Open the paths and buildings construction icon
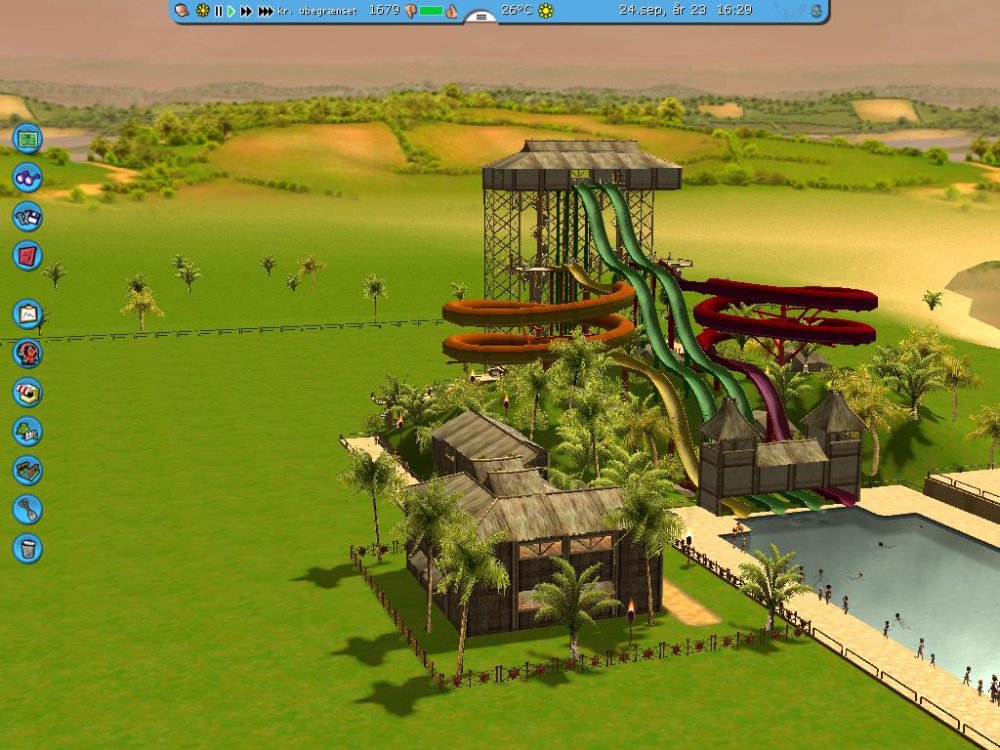This screenshot has height=750, width=1000. pos(27,470)
